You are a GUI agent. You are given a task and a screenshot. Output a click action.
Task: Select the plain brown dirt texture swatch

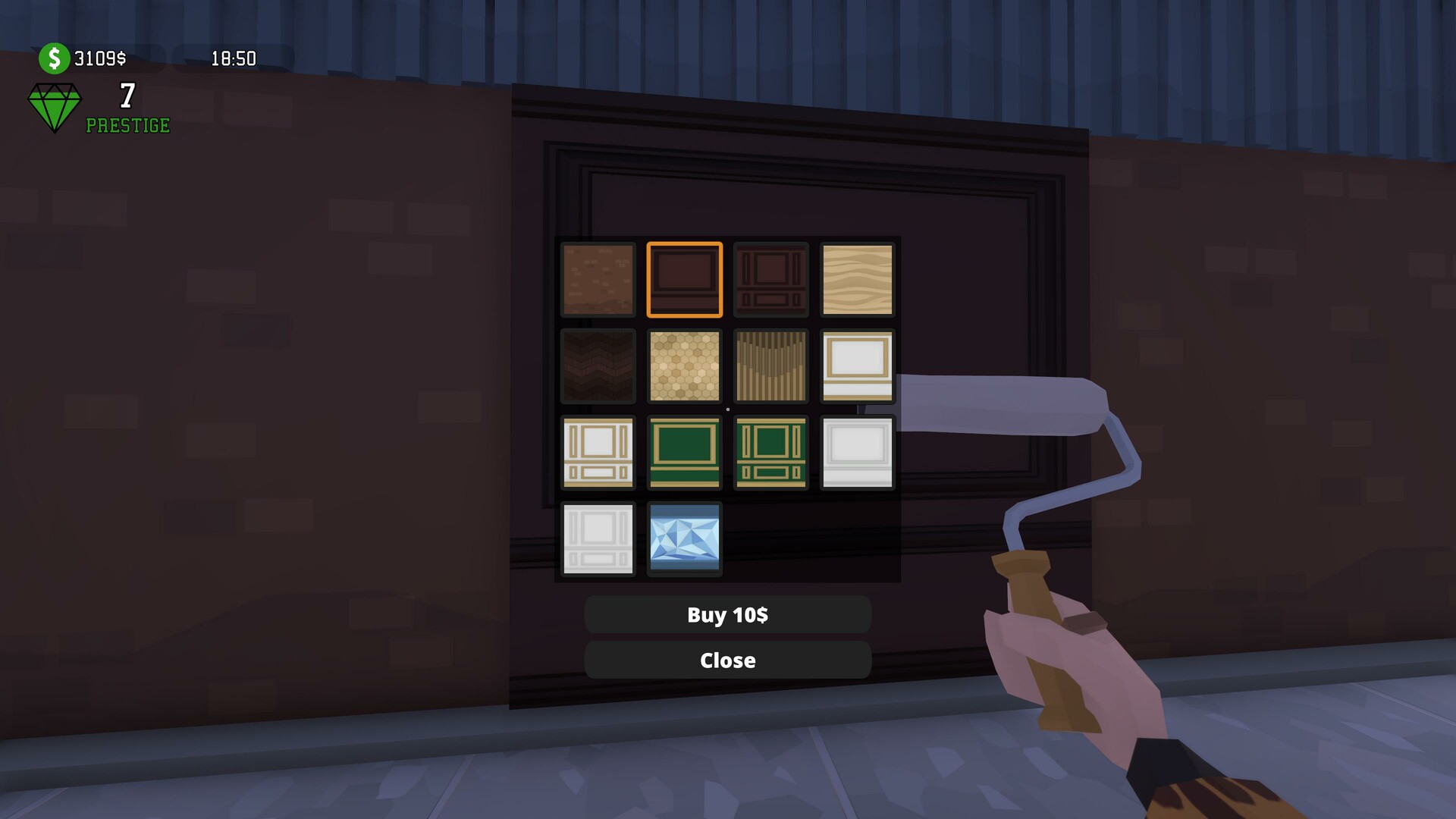(x=598, y=279)
